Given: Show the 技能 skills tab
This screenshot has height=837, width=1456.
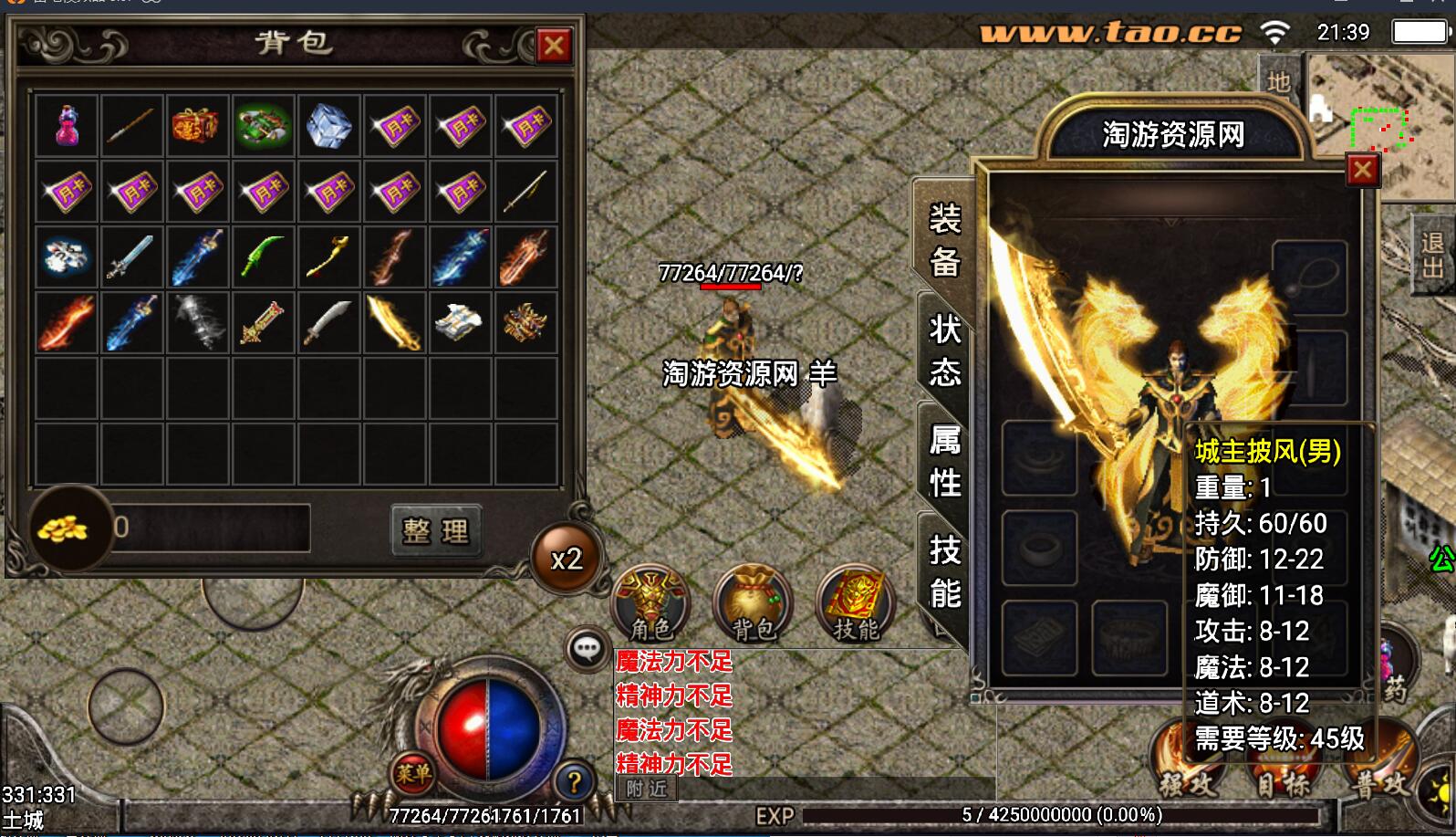Looking at the screenshot, I should pyautogui.click(x=944, y=572).
